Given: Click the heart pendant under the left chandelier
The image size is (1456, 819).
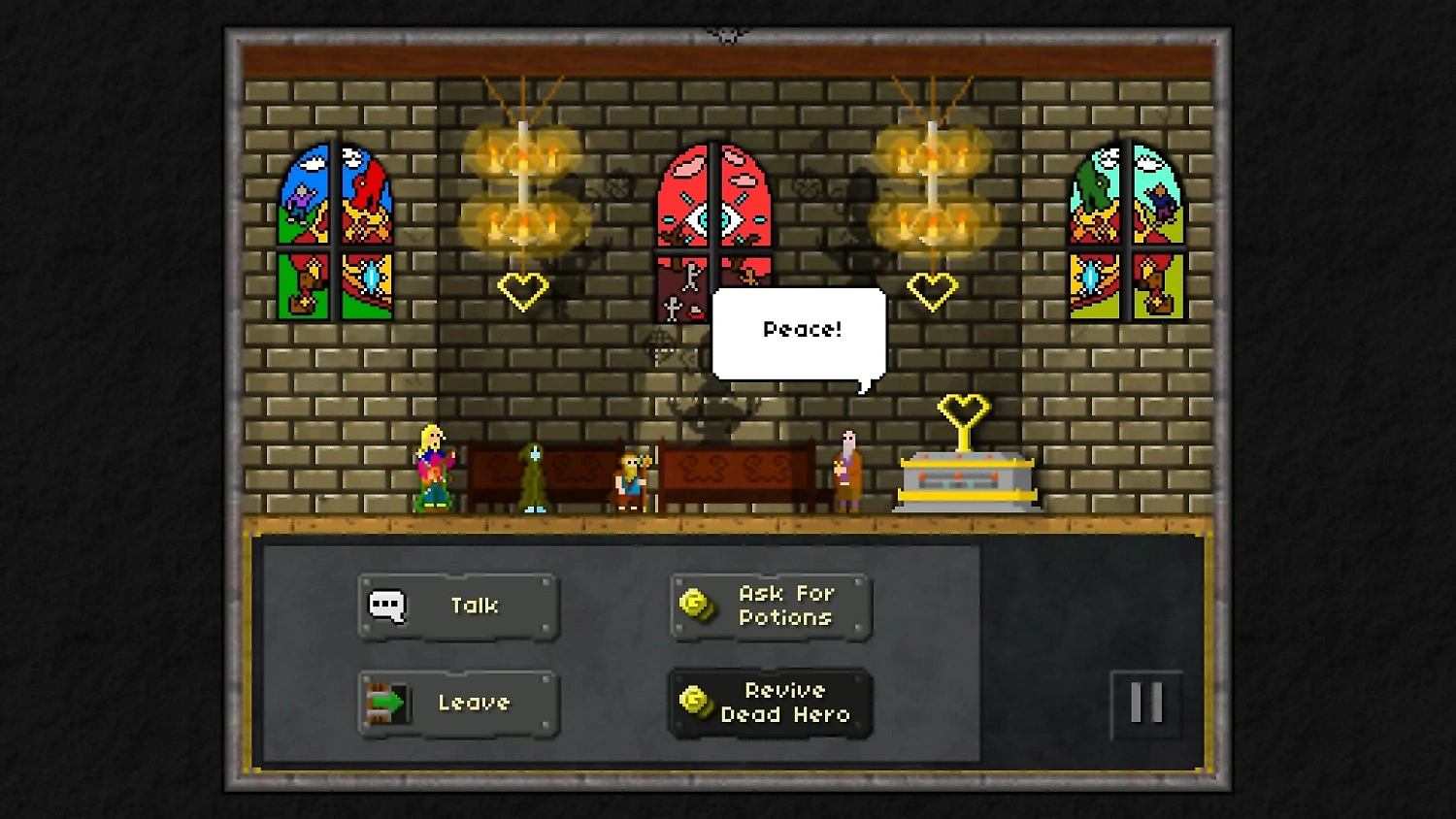Looking at the screenshot, I should click(x=523, y=288).
